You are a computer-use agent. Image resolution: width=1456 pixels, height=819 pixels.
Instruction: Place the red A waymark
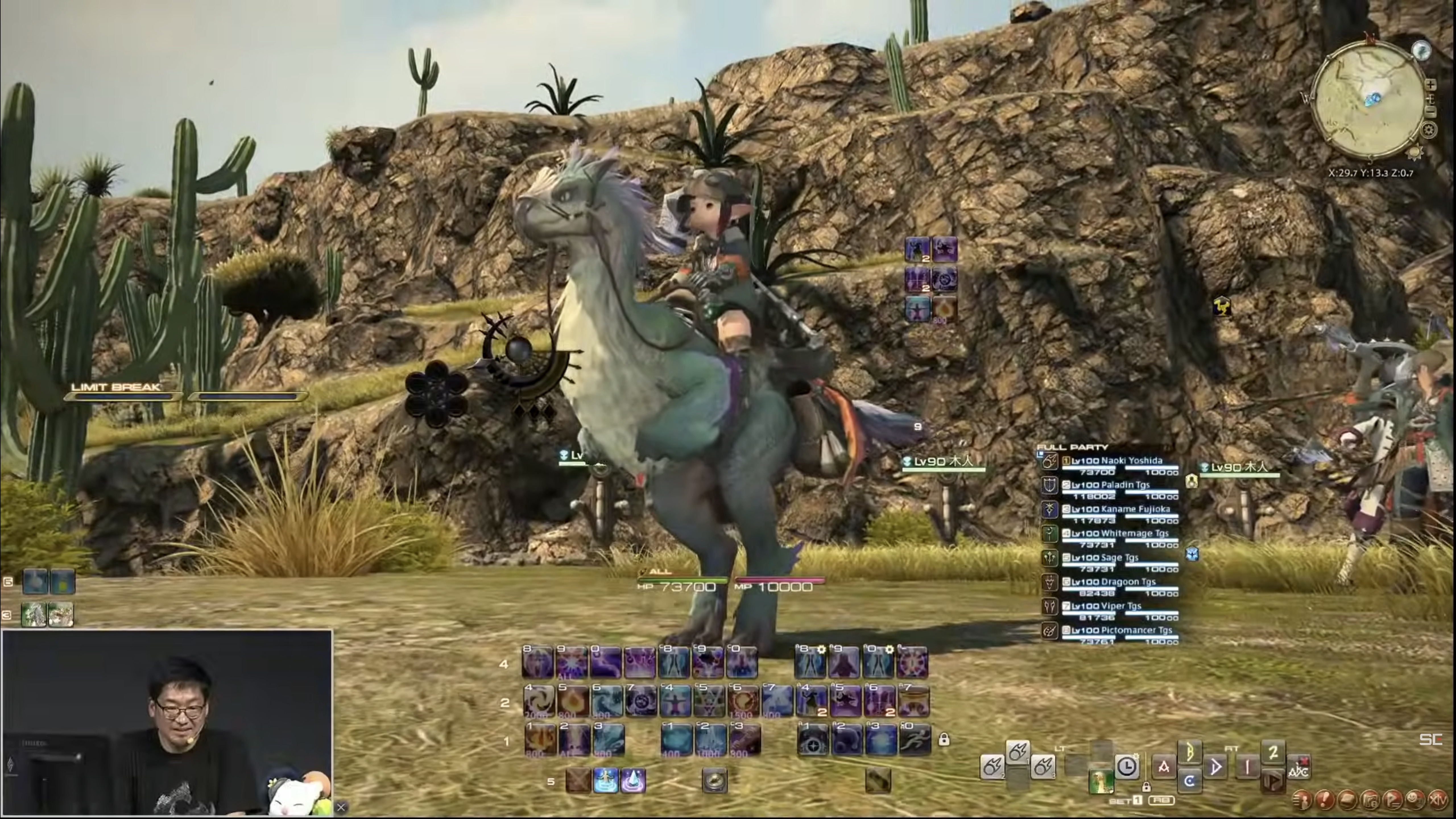coord(1164,767)
